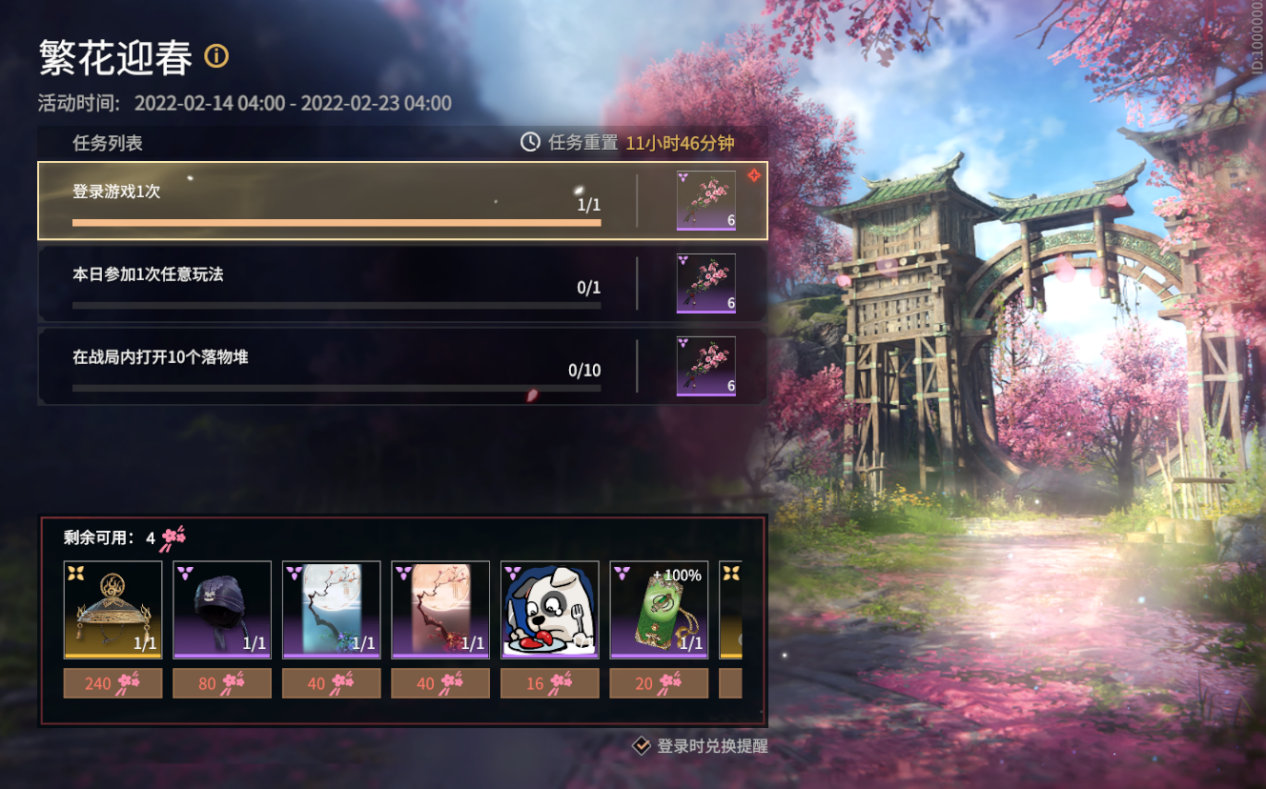Viewport: 1266px width, 789px height.
Task: Claim the blossom branch reward for 登录游戏1次
Action: pos(706,201)
